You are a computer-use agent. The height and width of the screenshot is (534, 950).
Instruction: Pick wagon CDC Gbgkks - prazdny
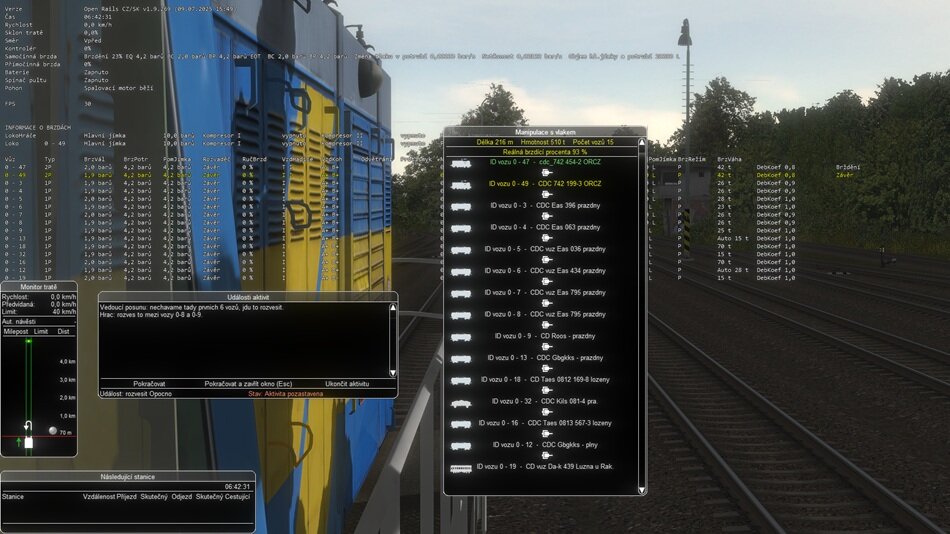click(547, 358)
